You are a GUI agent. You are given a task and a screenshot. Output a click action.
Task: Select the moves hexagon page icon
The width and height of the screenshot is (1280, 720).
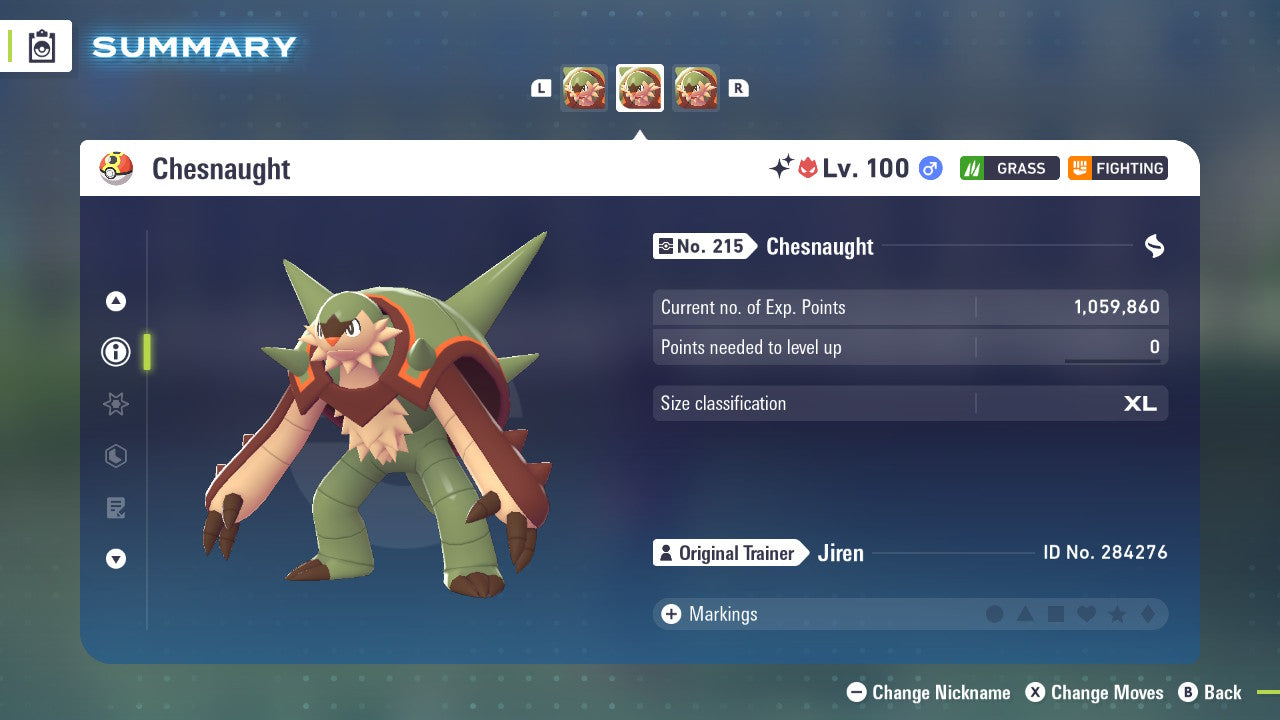115,456
